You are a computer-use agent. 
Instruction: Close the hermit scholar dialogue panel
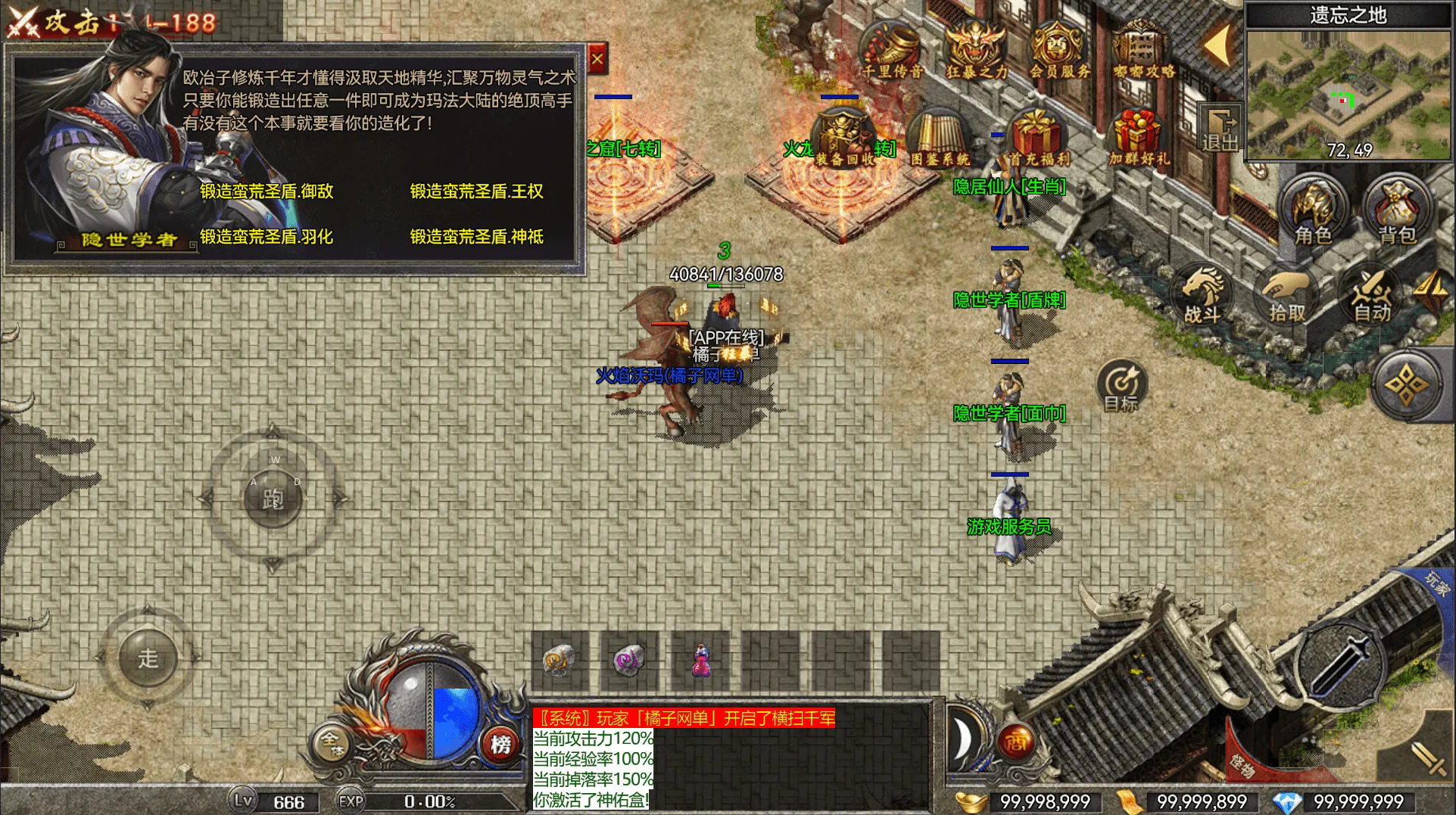point(597,59)
